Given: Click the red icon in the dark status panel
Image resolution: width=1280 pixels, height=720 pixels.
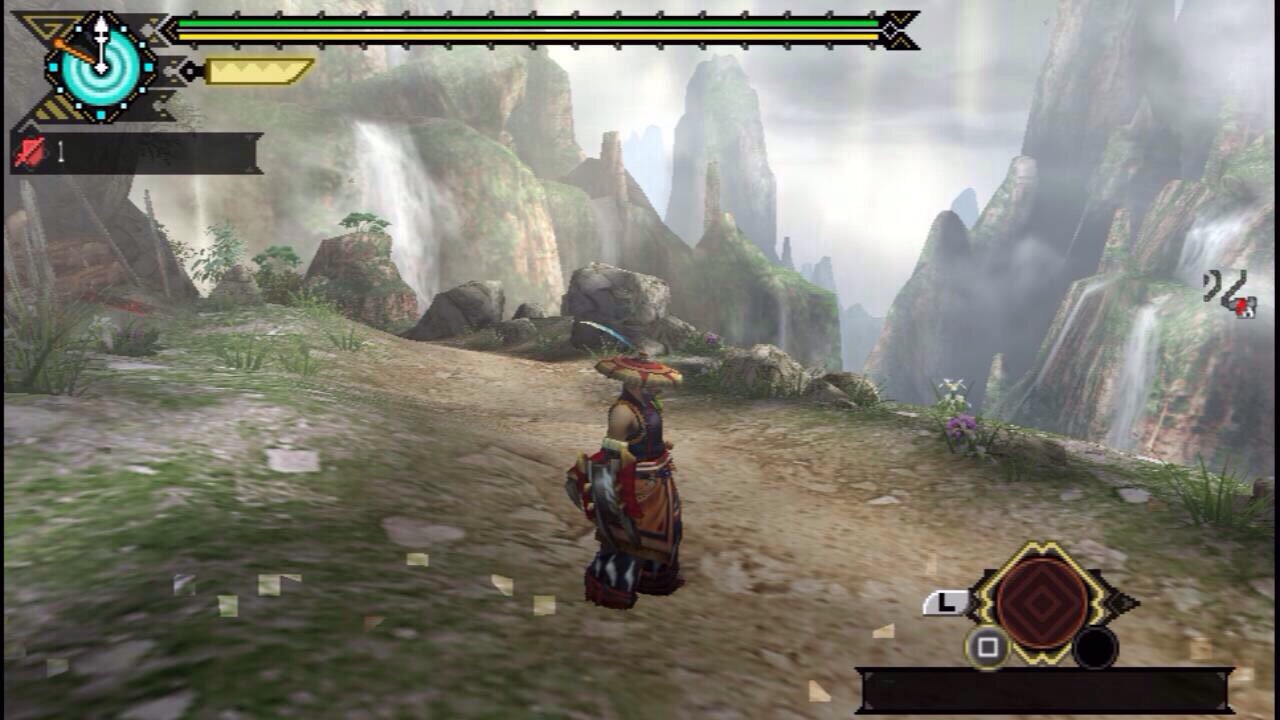Looking at the screenshot, I should [x=31, y=153].
